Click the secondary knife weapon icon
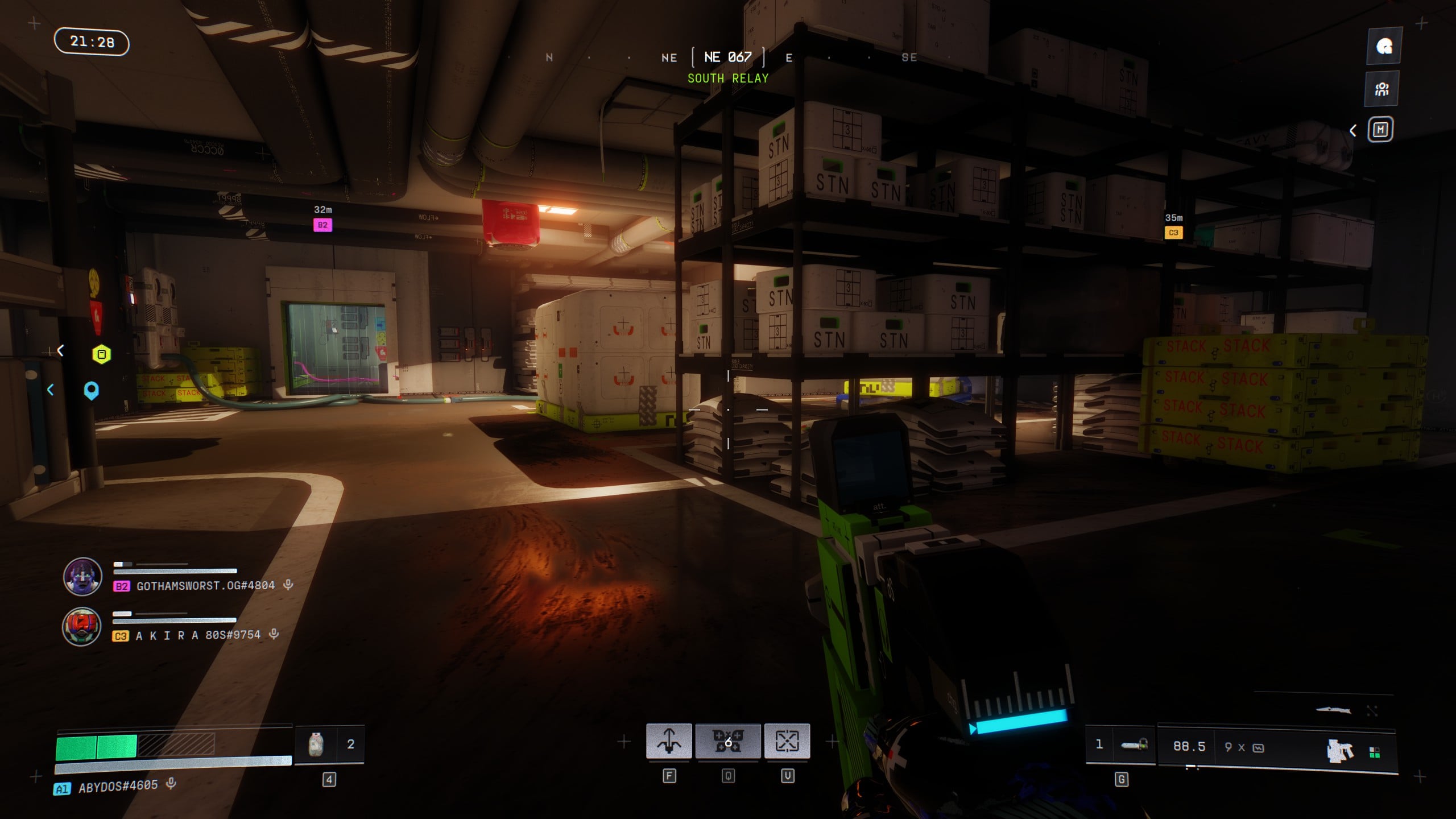The height and width of the screenshot is (819, 1456). point(1333,710)
